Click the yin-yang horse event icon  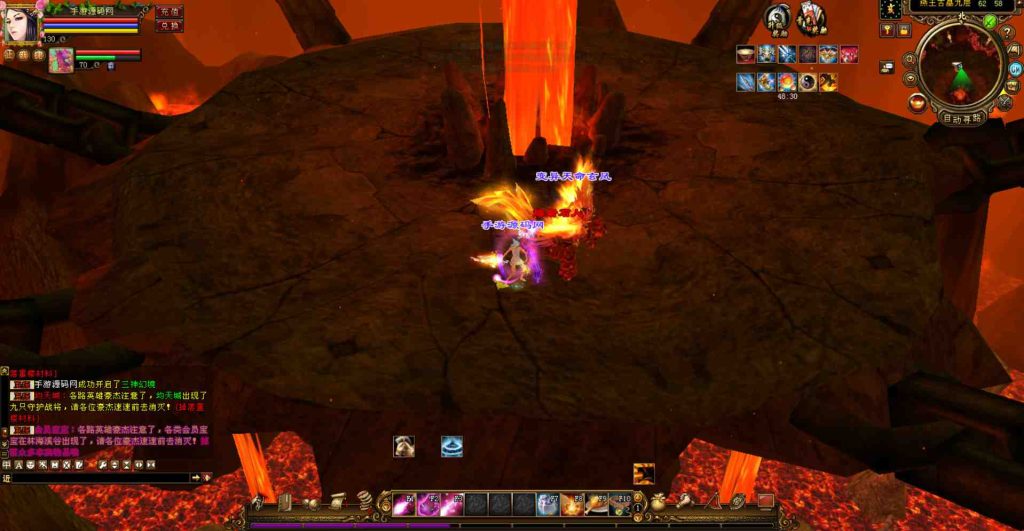click(779, 18)
